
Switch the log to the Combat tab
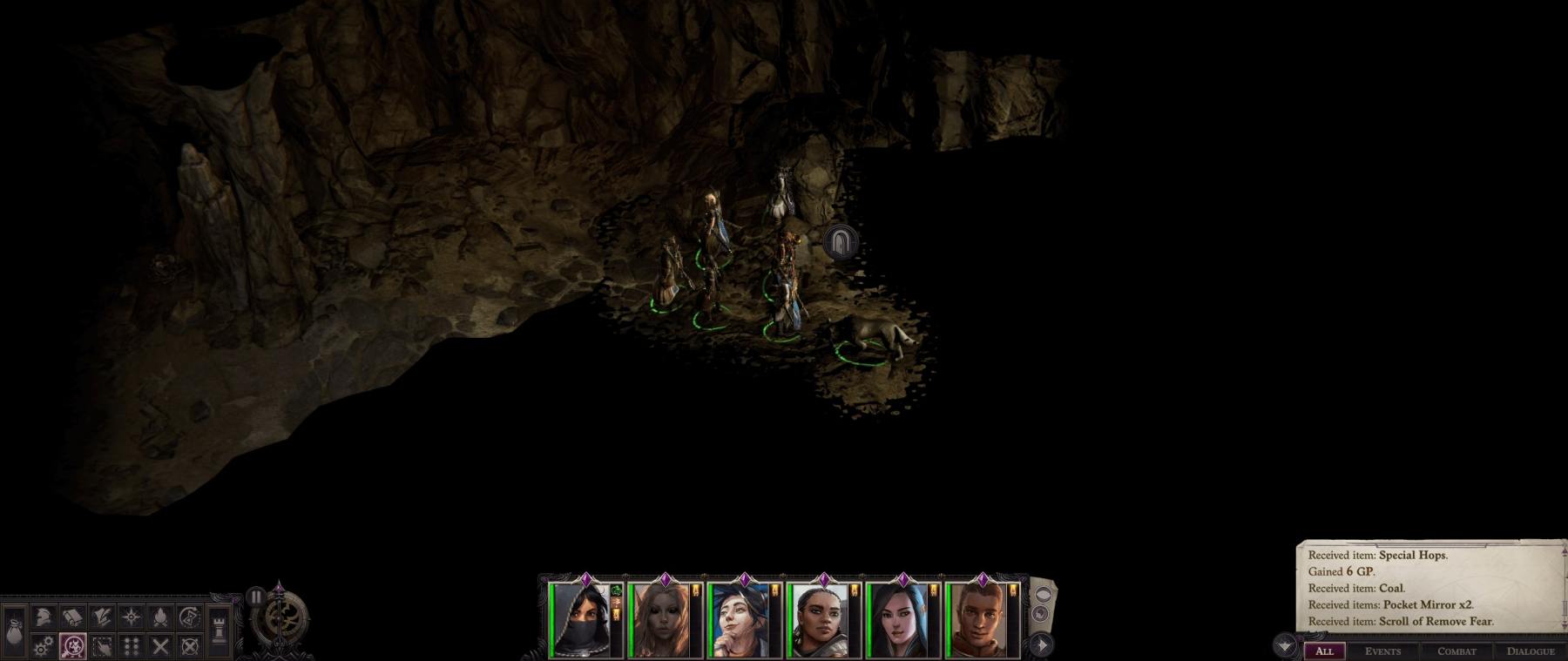pos(1456,651)
